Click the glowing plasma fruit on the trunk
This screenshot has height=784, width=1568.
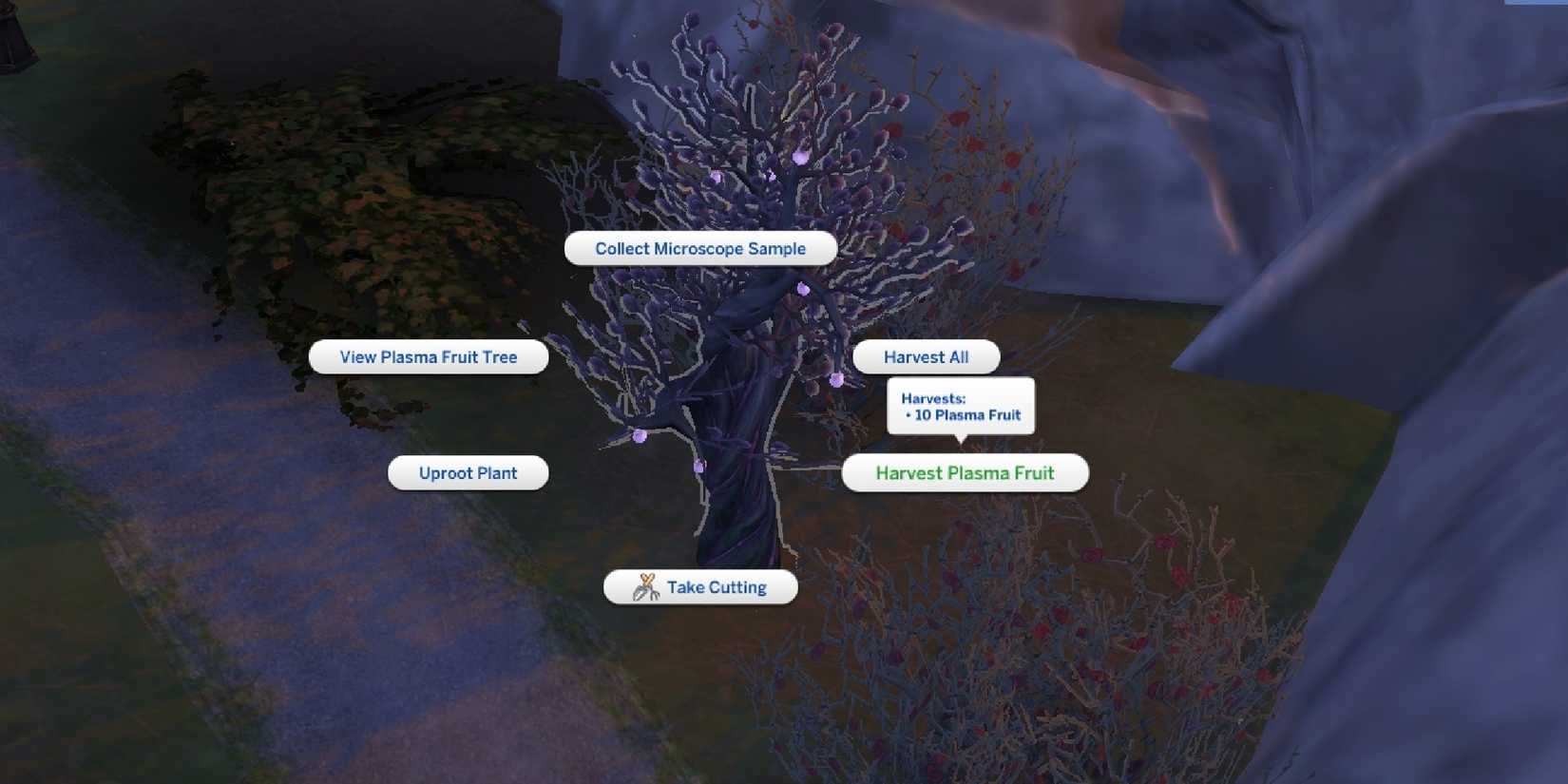700,467
